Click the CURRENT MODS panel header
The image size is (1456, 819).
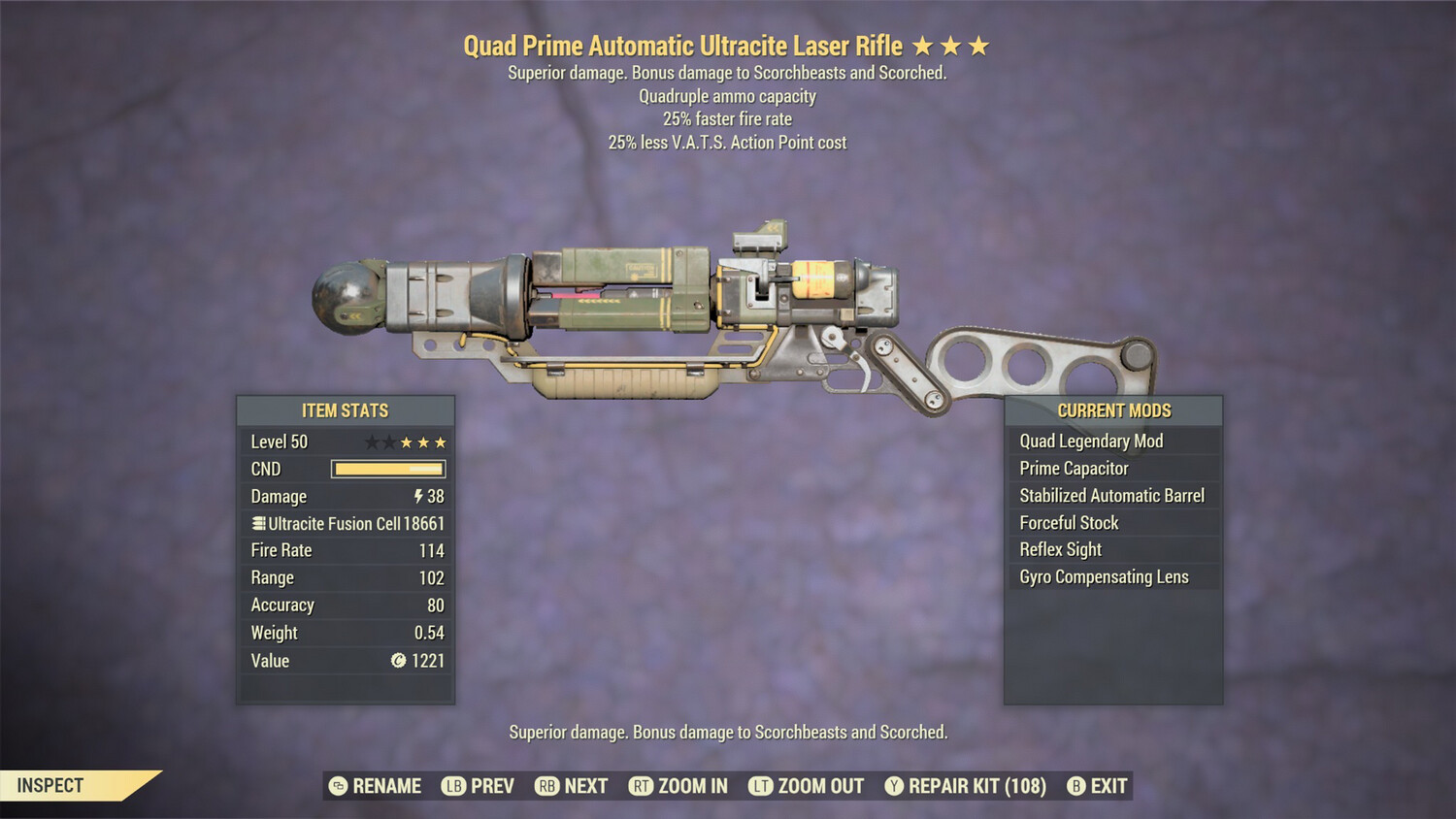click(1113, 410)
